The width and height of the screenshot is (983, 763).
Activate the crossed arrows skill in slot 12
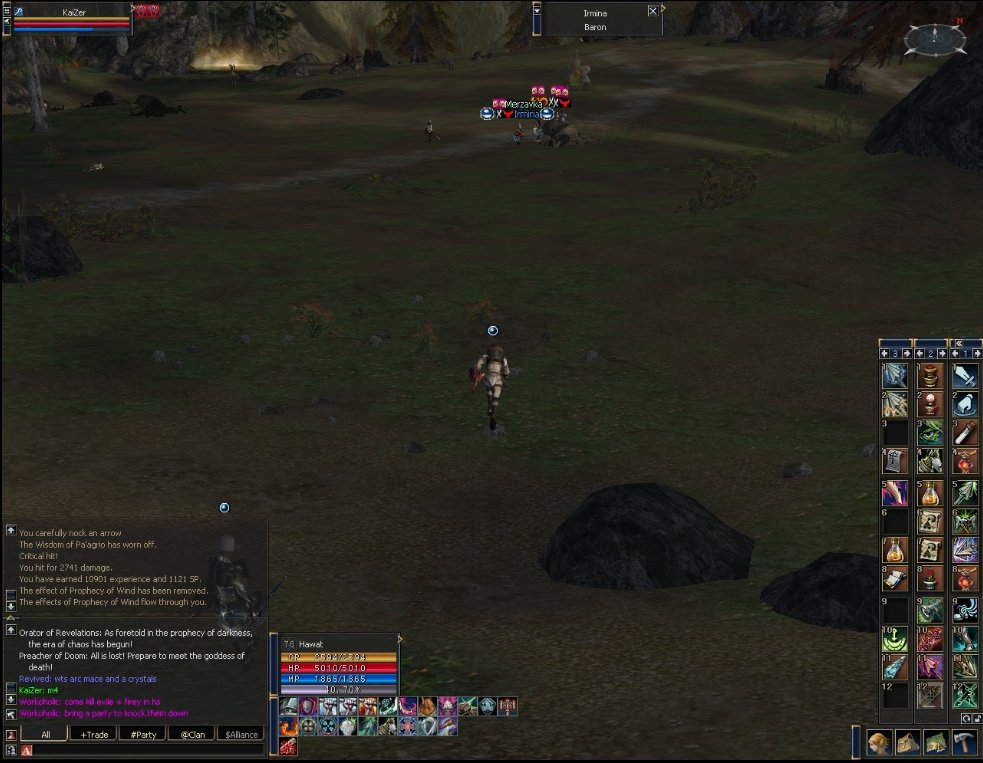tap(965, 694)
